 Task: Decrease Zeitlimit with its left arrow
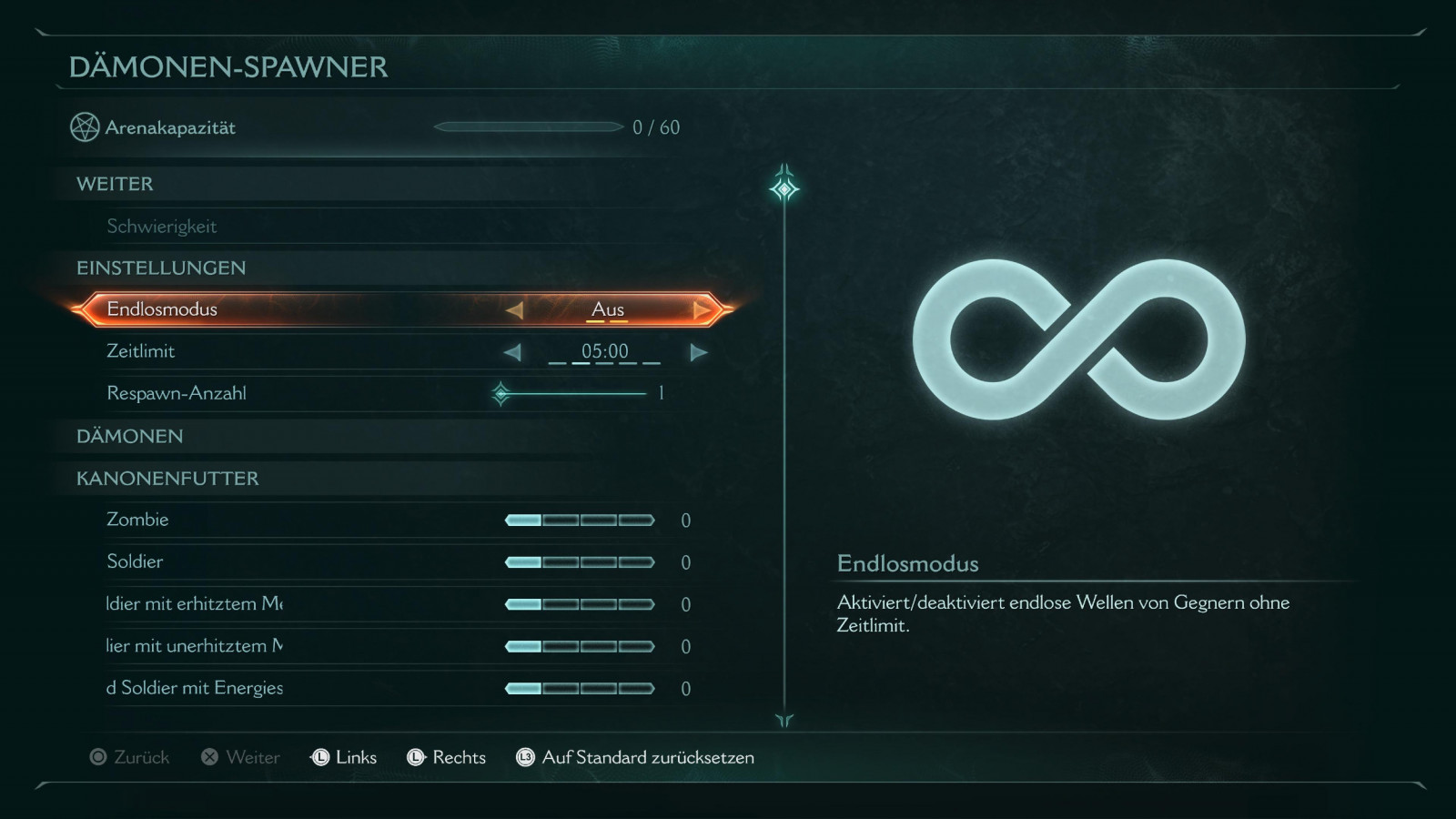[x=512, y=352]
